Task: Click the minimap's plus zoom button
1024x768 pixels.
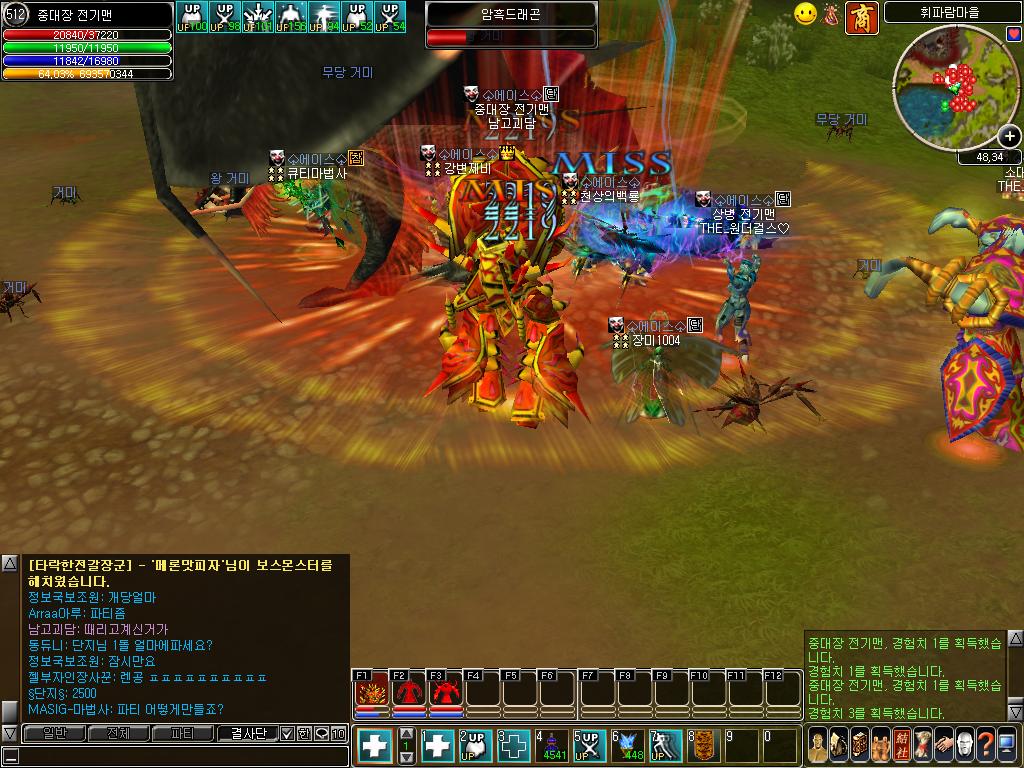Action: tap(1009, 136)
